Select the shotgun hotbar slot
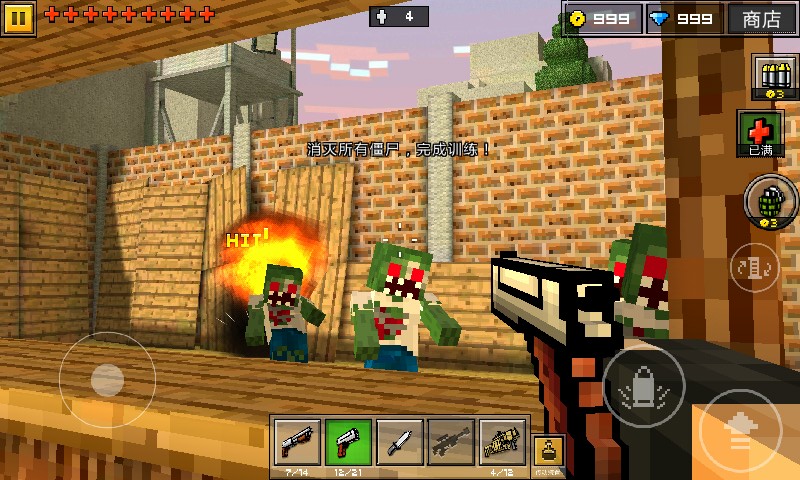Screen dimensions: 800x480 click(x=297, y=440)
